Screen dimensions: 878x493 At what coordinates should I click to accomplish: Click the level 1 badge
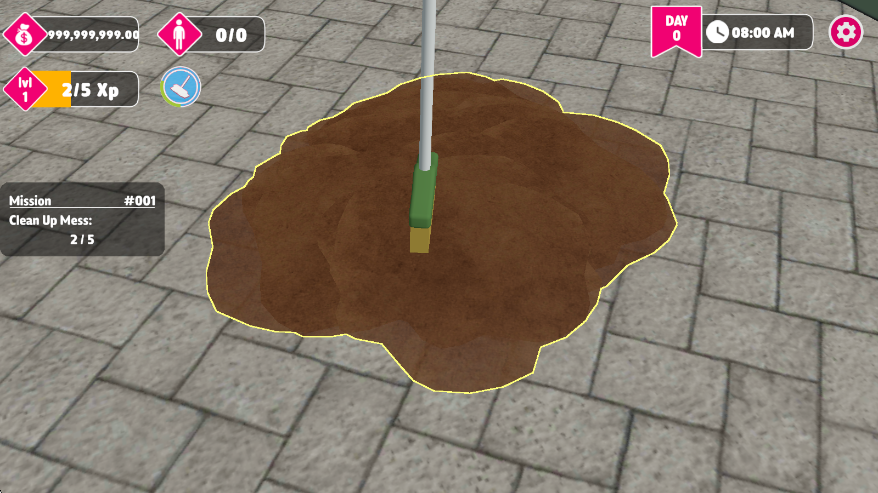25,90
